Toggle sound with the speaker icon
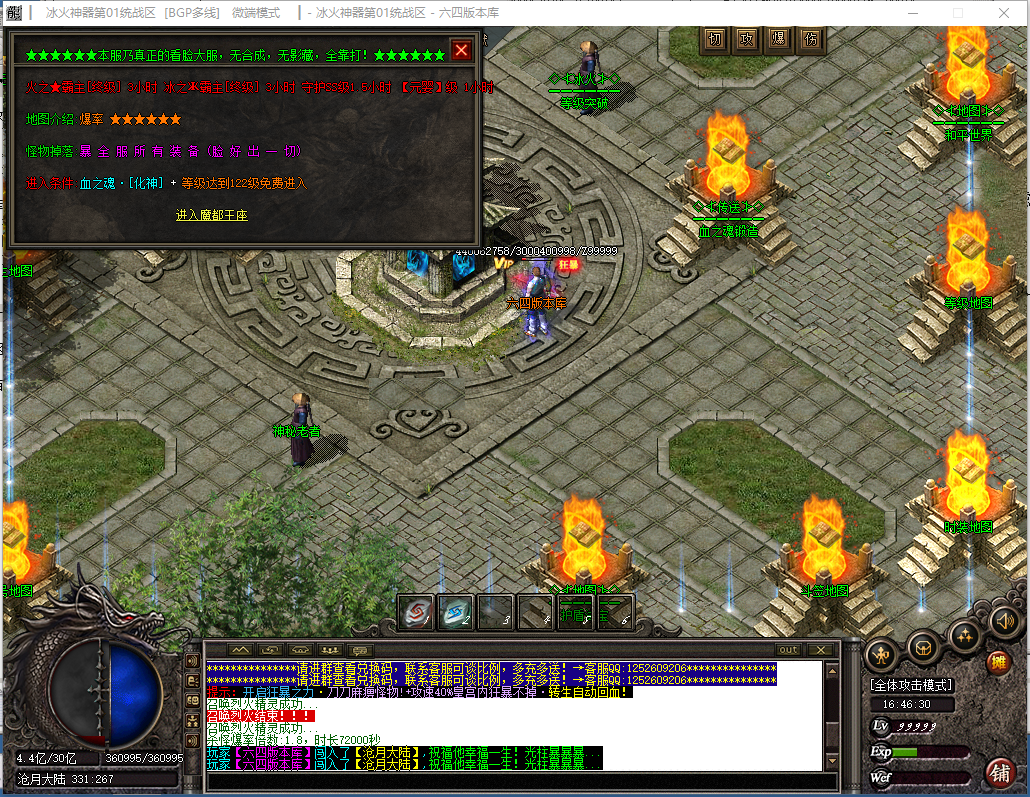 click(1003, 622)
